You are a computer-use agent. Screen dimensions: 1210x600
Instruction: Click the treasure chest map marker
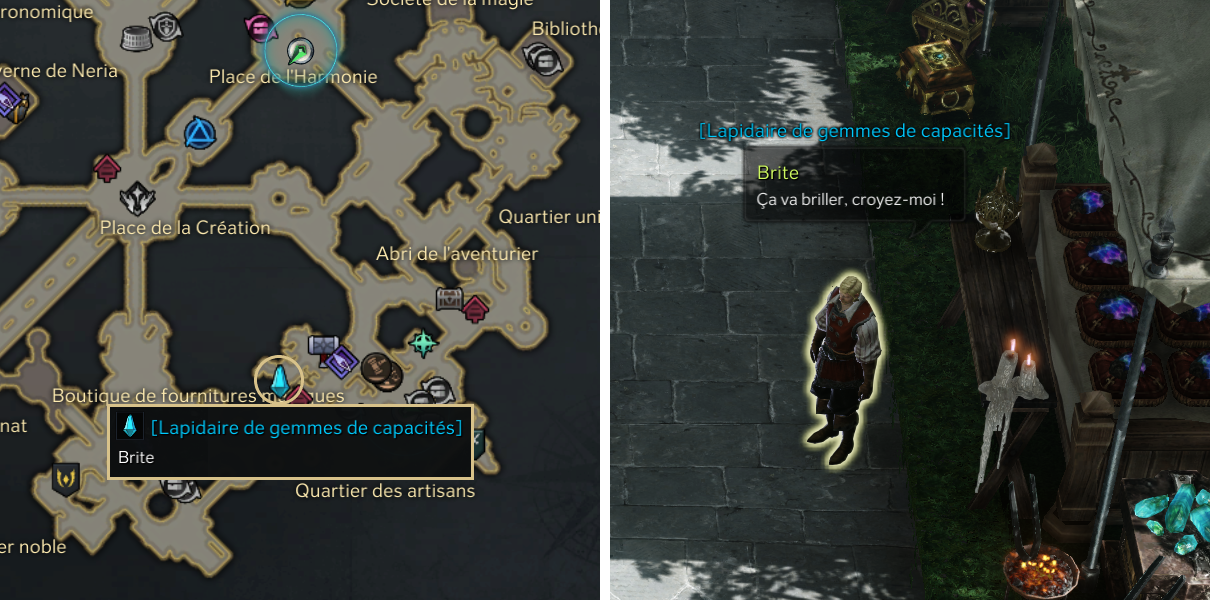450,298
